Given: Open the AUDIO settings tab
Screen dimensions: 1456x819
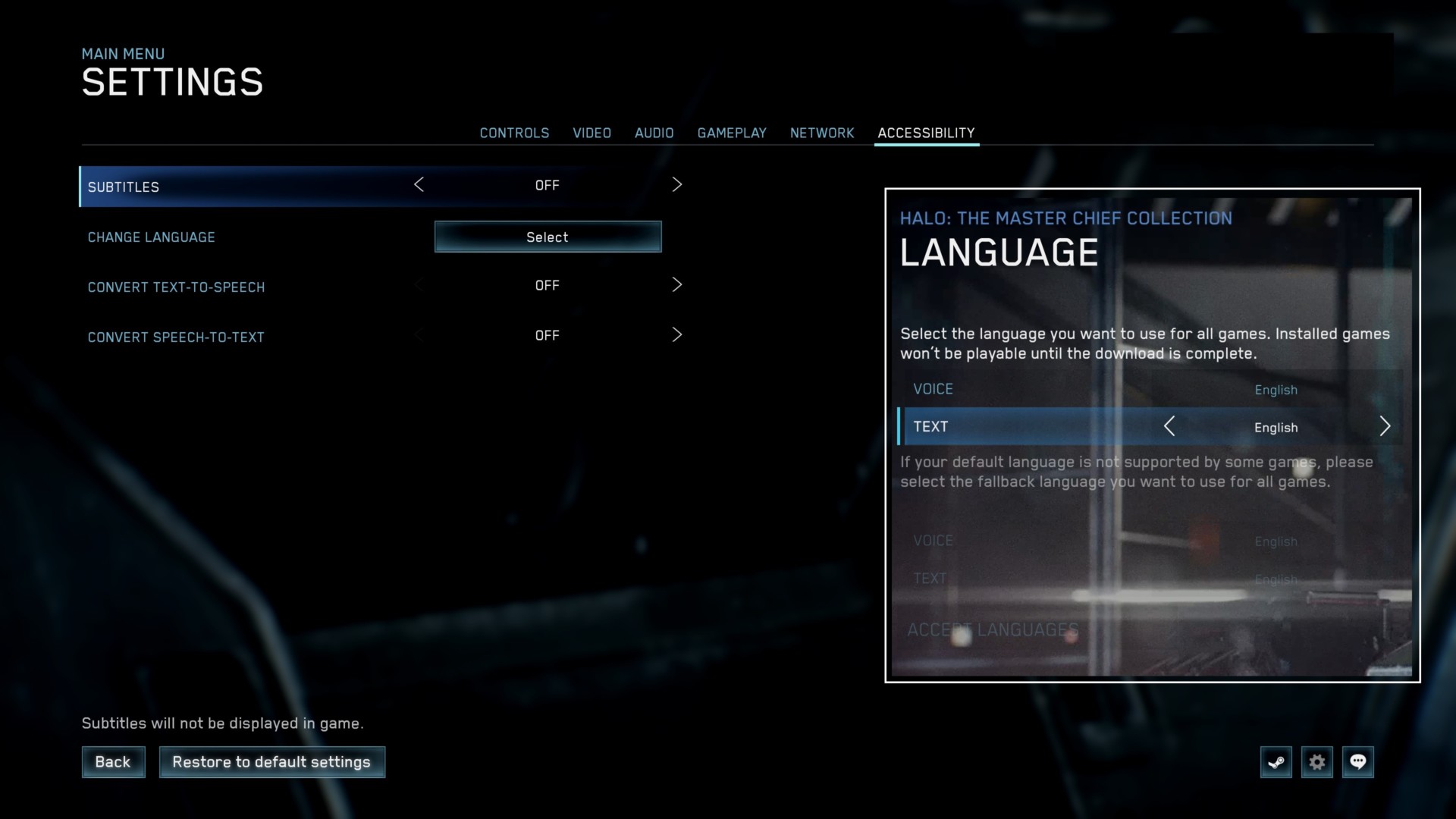Looking at the screenshot, I should 654,133.
